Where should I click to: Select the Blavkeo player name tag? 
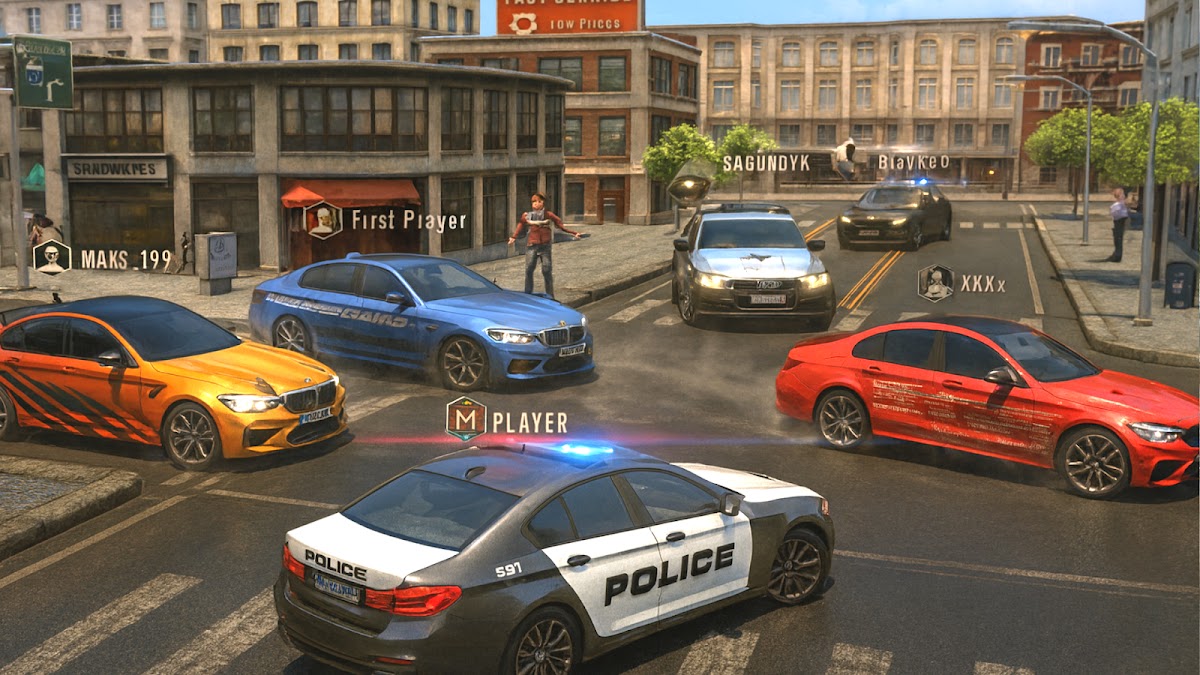(x=913, y=162)
